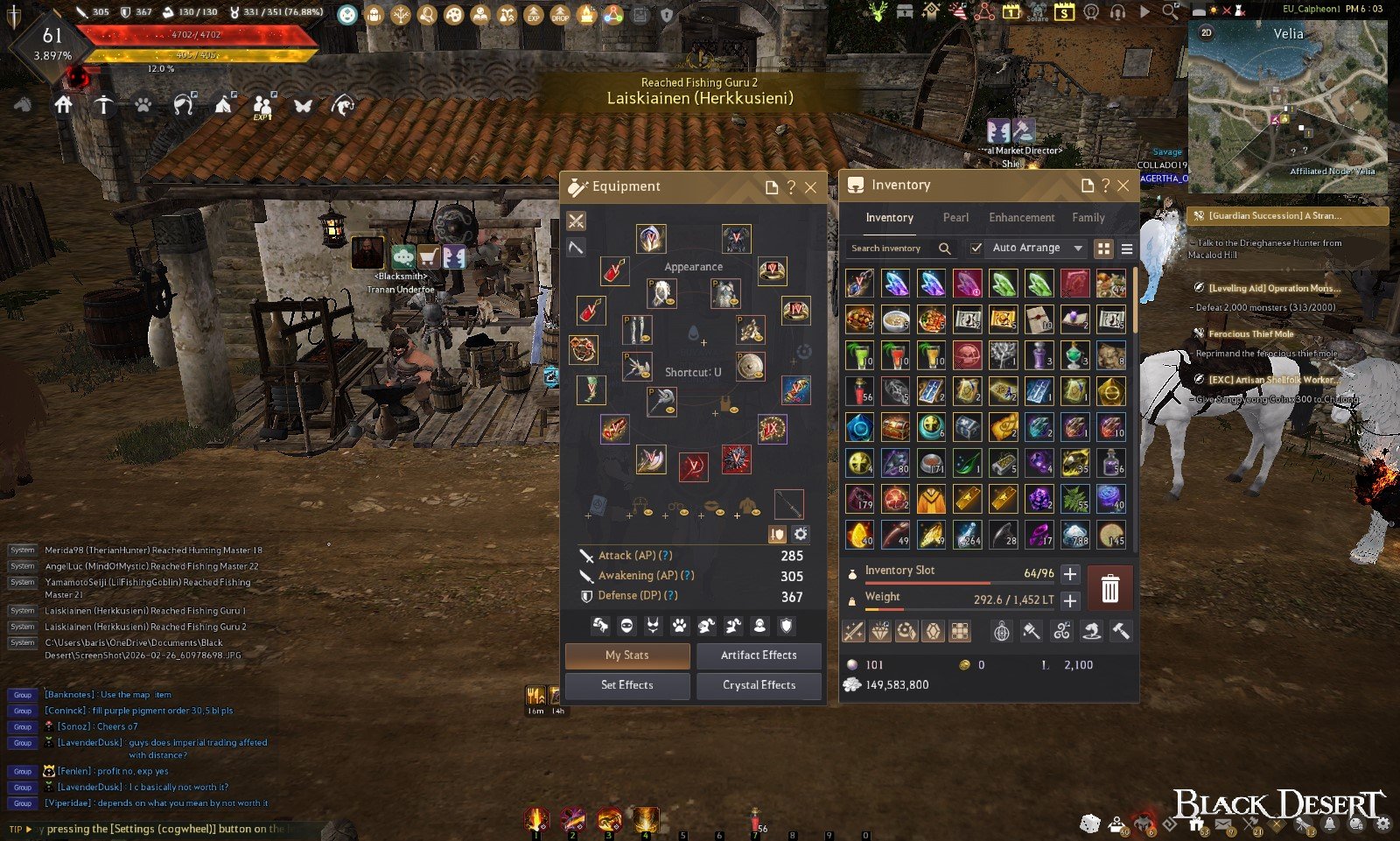Toggle the Auto Arrange checkbox
Viewport: 1400px width, 841px height.
pyautogui.click(x=976, y=249)
